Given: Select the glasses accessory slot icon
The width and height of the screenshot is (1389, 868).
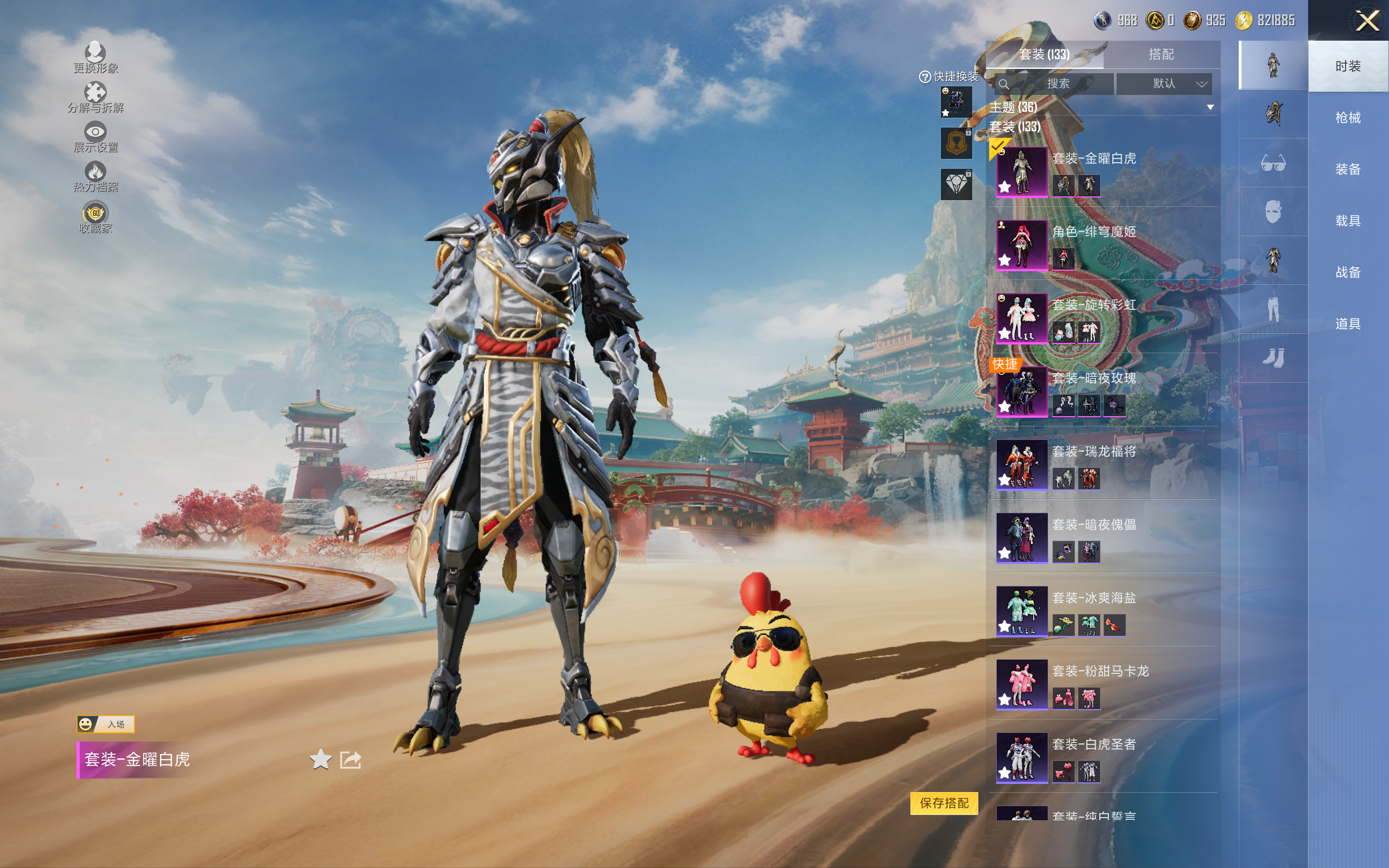Looking at the screenshot, I should coord(1272,163).
